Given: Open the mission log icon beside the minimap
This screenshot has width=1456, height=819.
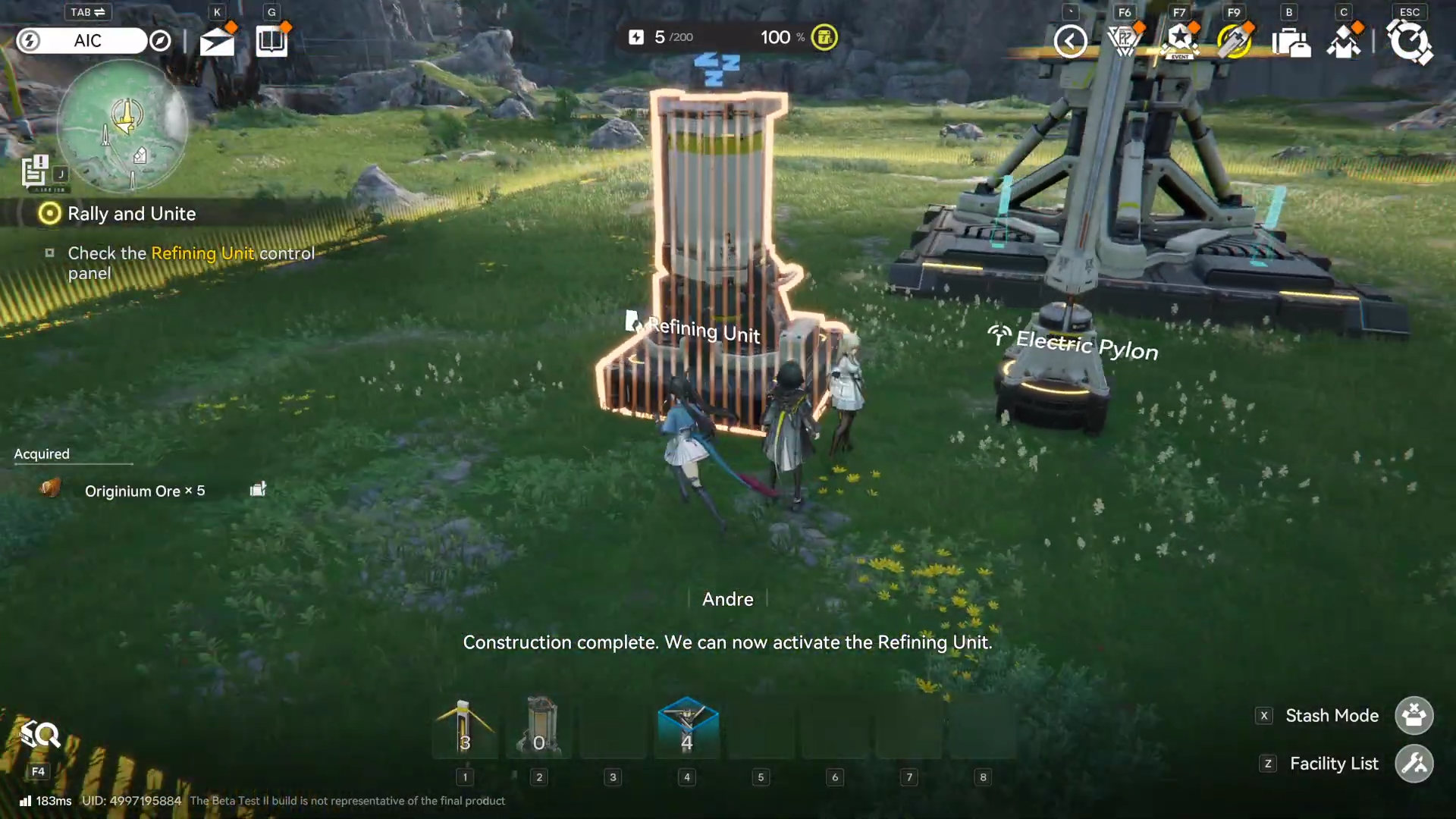Looking at the screenshot, I should [x=35, y=171].
